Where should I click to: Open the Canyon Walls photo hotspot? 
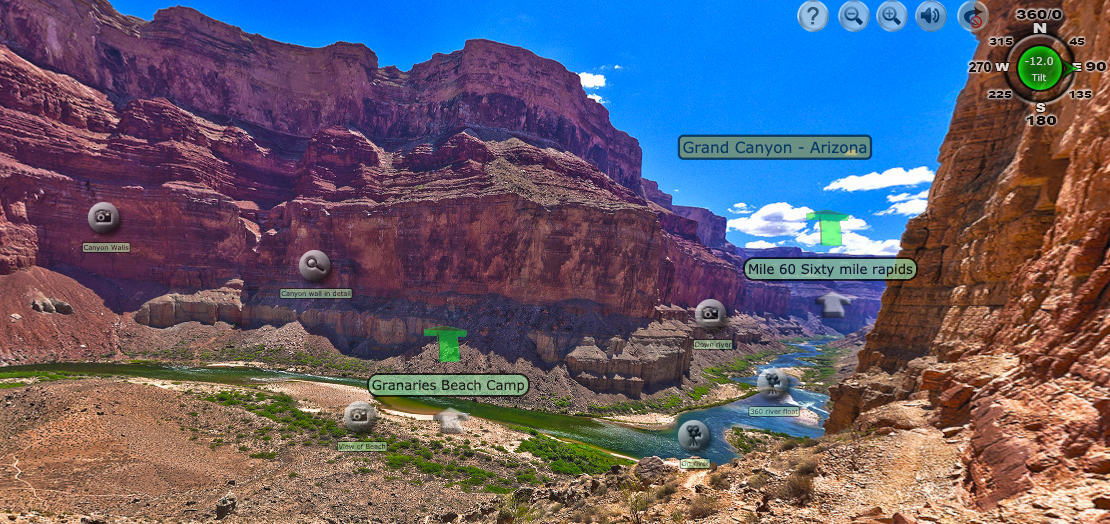coord(104,218)
